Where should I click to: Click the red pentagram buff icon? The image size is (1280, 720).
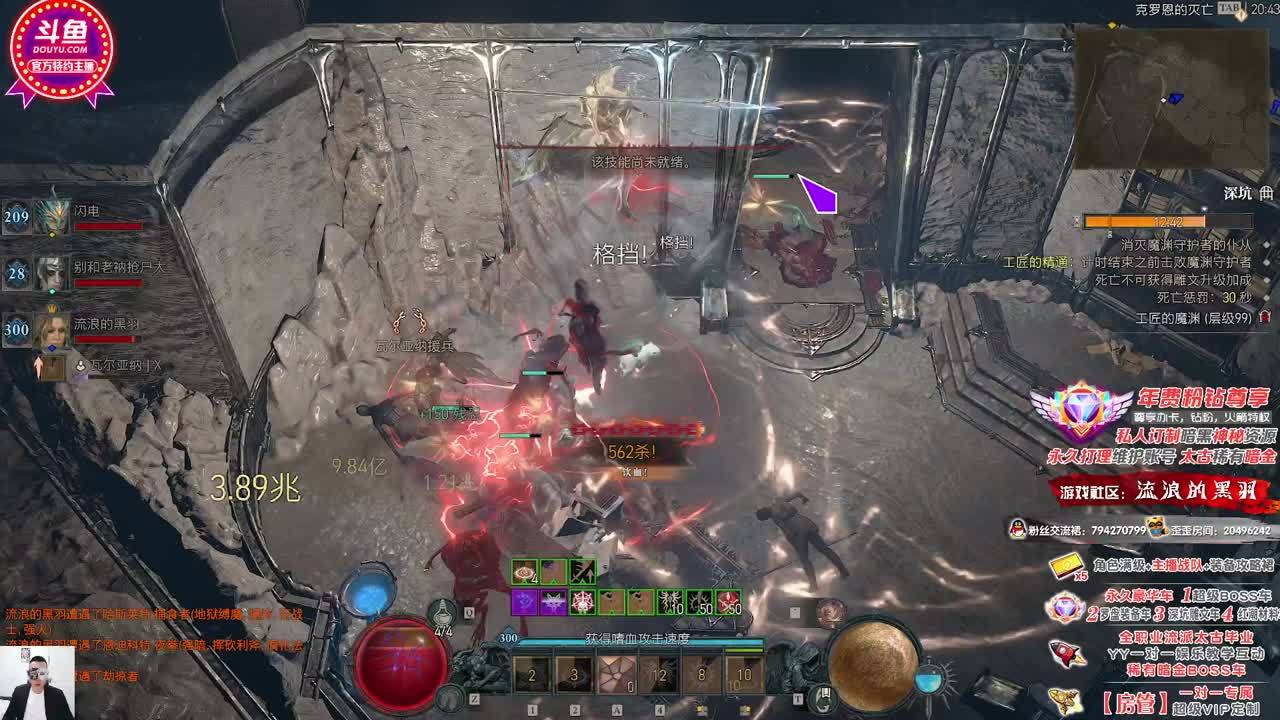pos(581,602)
